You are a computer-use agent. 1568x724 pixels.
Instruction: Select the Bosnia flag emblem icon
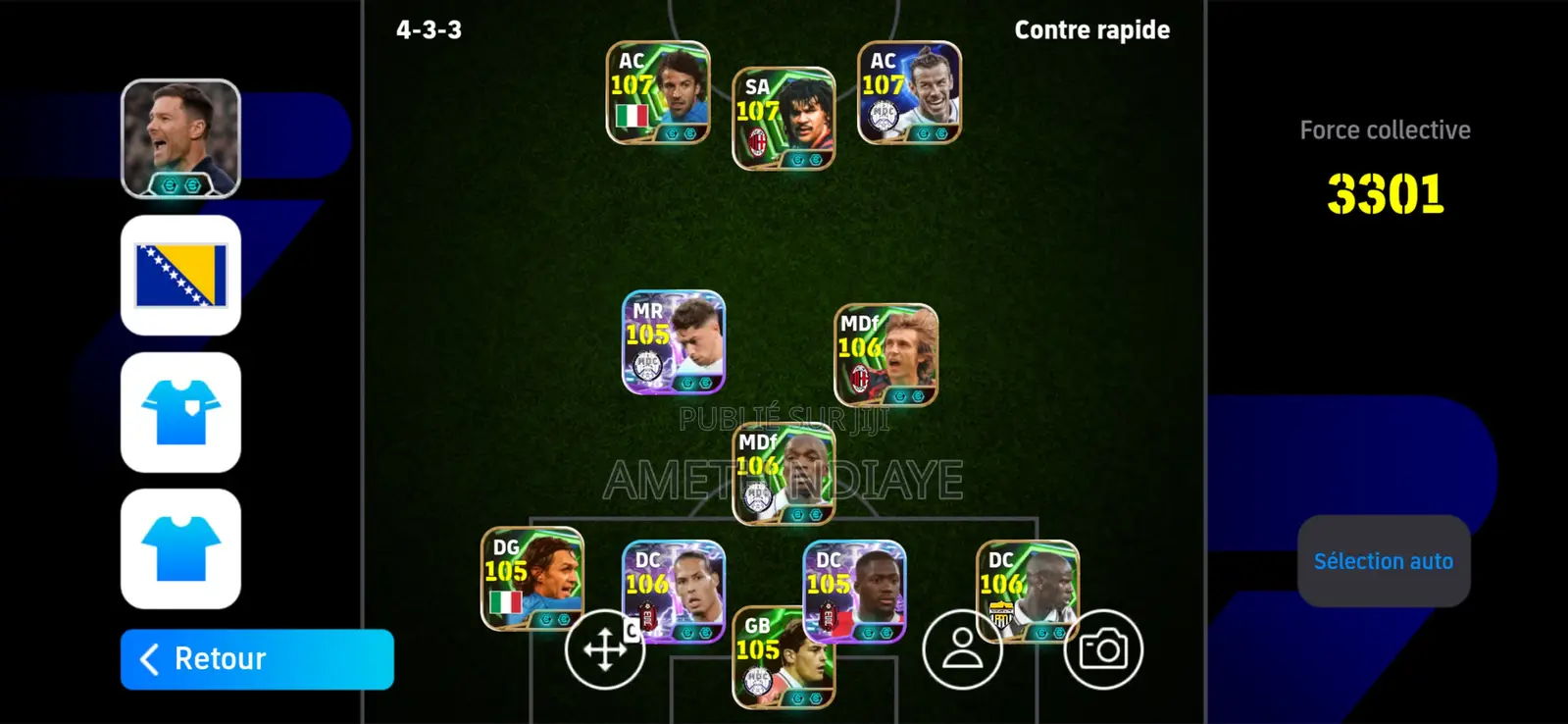[x=179, y=274]
